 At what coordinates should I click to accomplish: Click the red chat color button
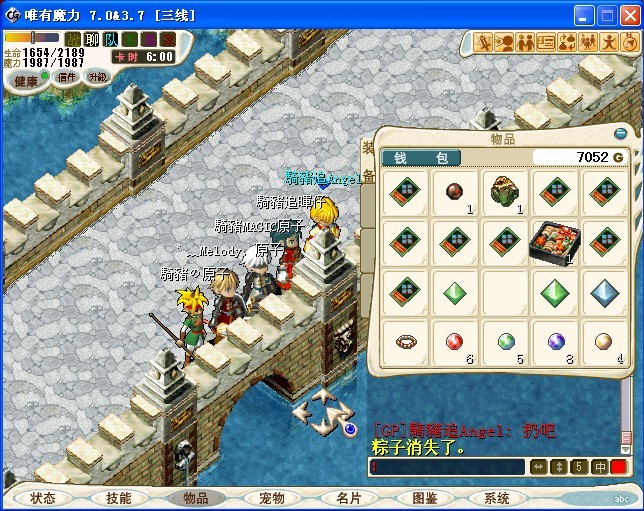[x=619, y=467]
